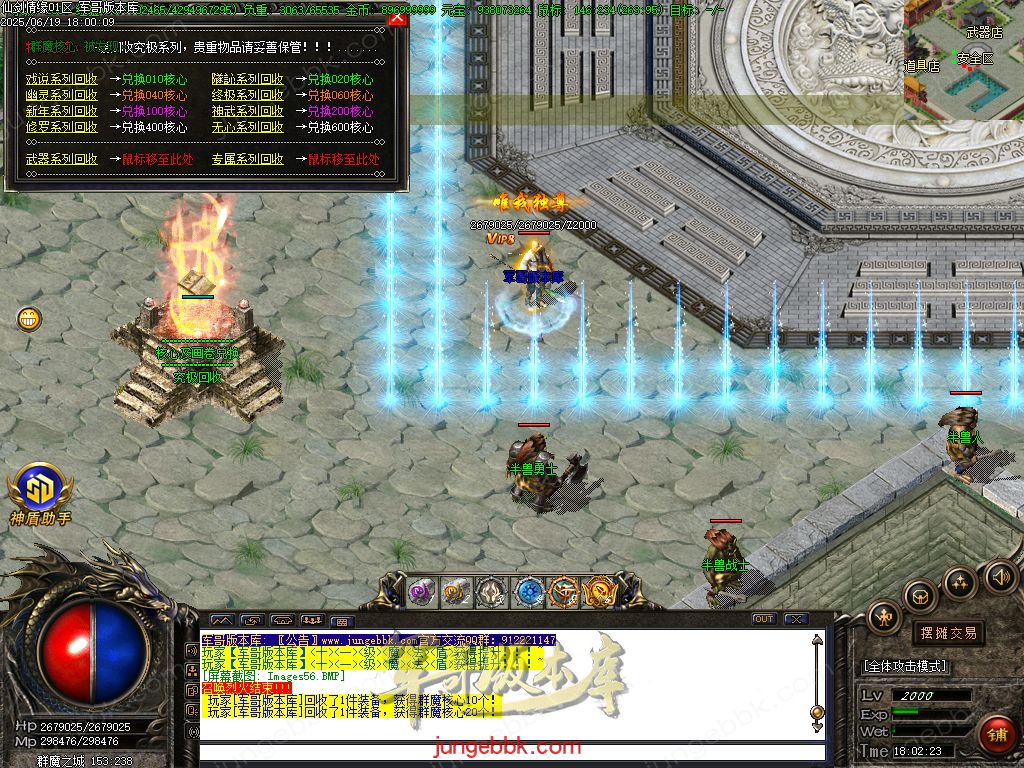Close the core recycling dialog
The width and height of the screenshot is (1024, 768).
coord(397,17)
